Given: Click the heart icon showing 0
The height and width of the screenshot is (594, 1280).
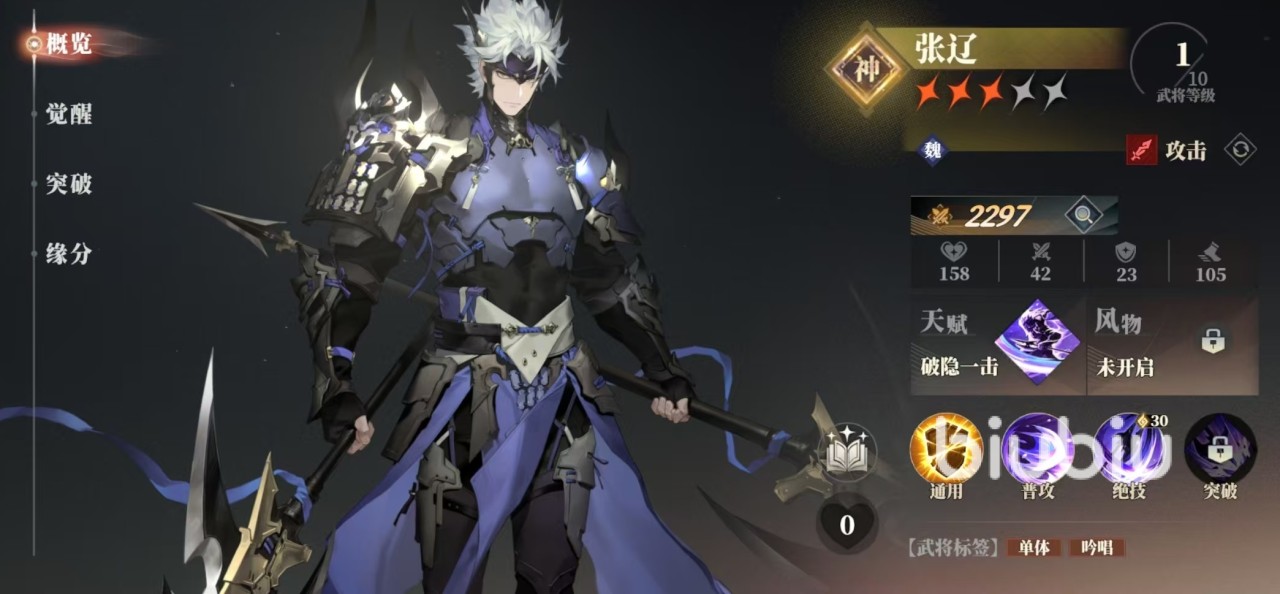Looking at the screenshot, I should (x=846, y=525).
